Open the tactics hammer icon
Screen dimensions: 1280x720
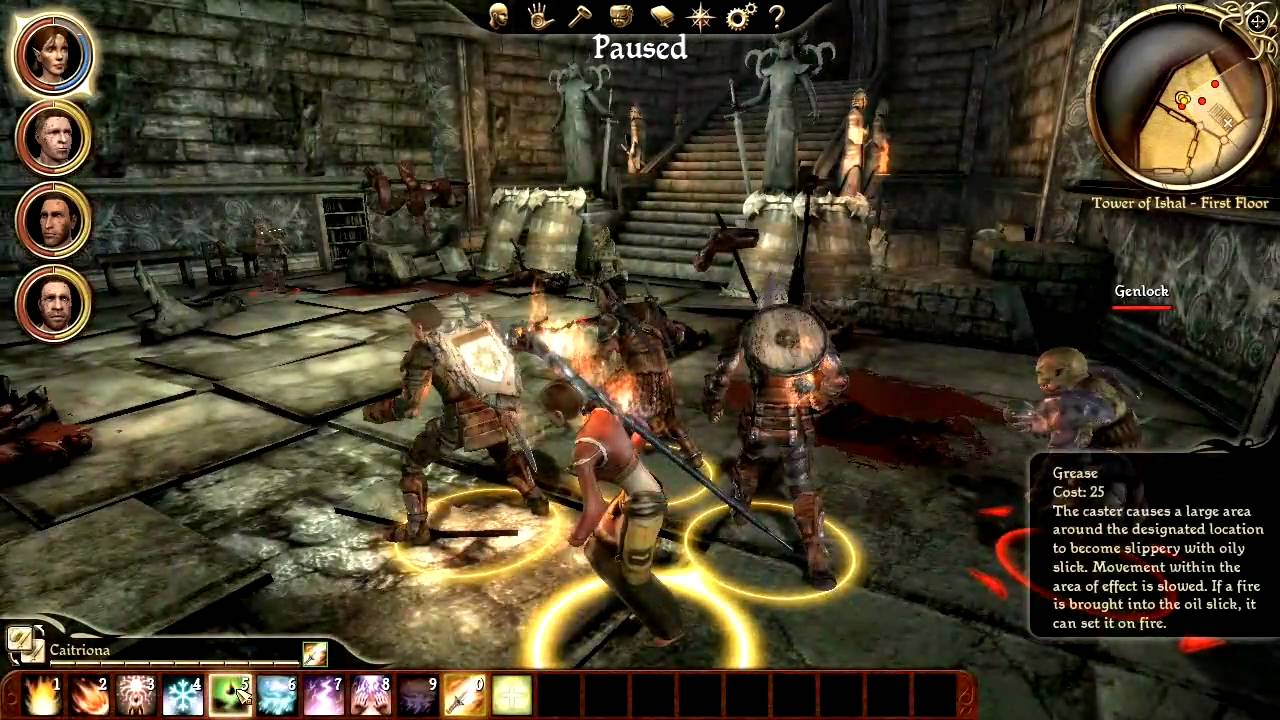coord(578,17)
